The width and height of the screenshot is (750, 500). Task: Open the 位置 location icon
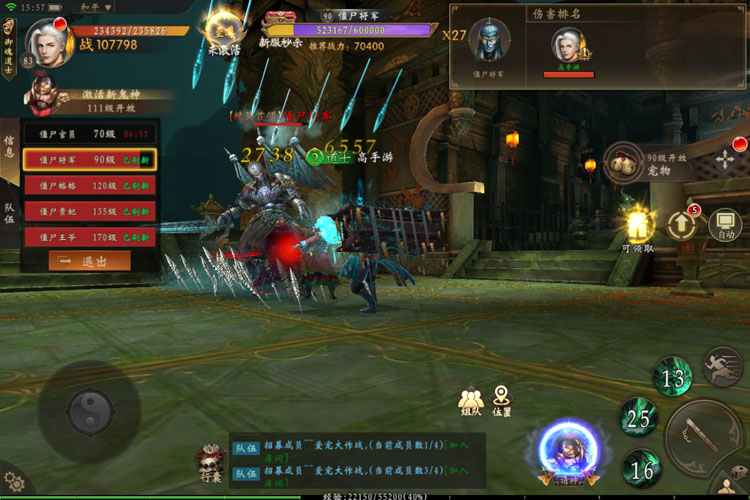click(x=501, y=400)
